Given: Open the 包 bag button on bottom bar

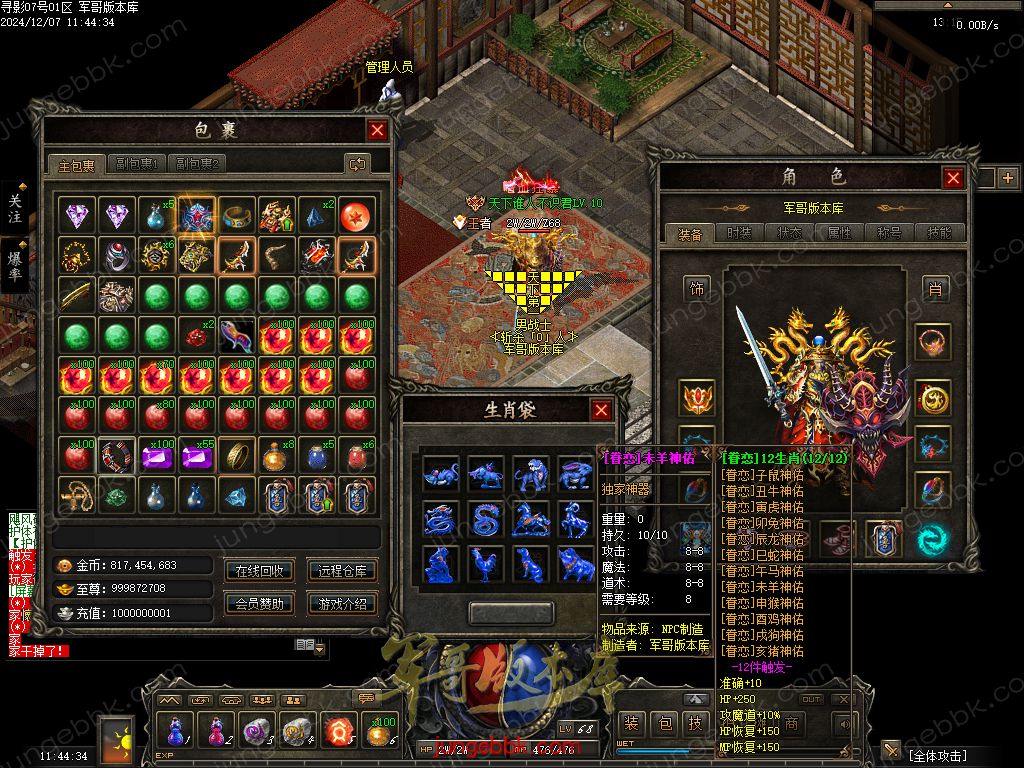Looking at the screenshot, I should [x=664, y=723].
